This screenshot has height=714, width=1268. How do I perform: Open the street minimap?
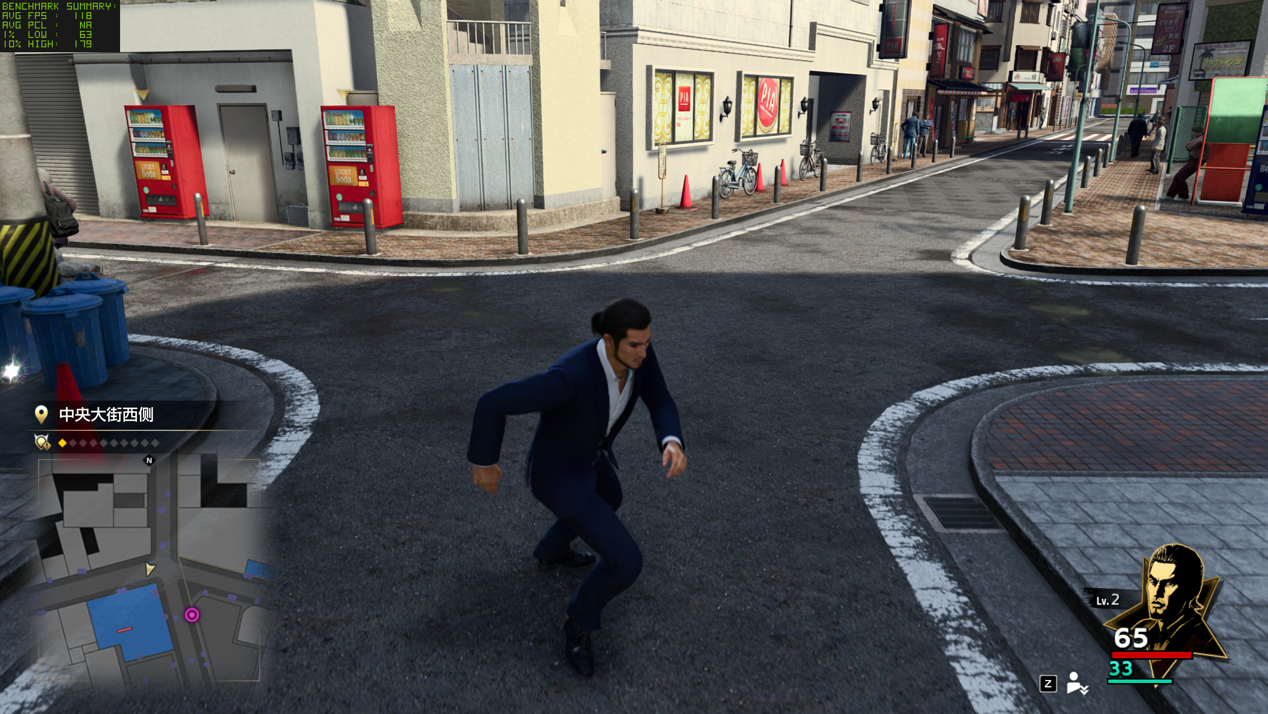tap(150, 571)
